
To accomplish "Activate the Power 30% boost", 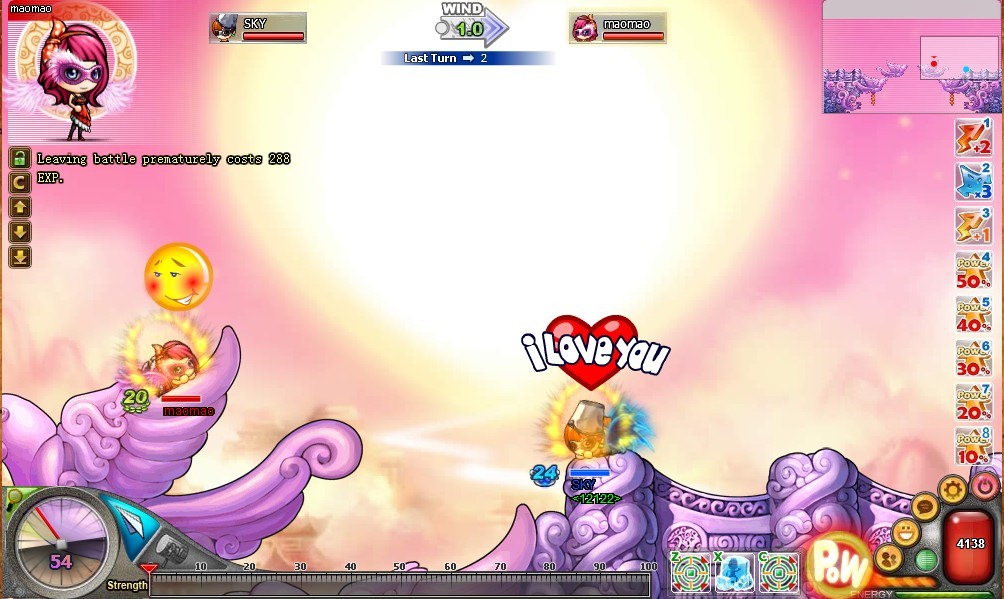I will tap(972, 359).
